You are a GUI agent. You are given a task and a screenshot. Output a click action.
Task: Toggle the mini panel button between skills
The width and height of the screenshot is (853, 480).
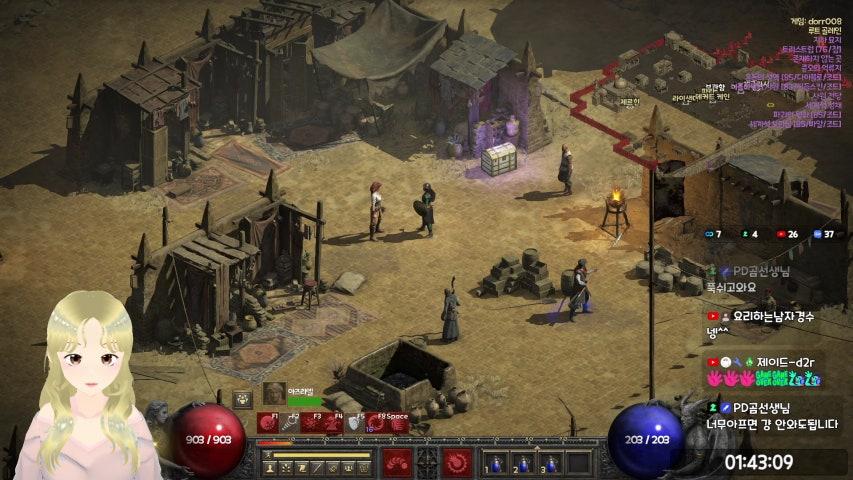tap(427, 462)
